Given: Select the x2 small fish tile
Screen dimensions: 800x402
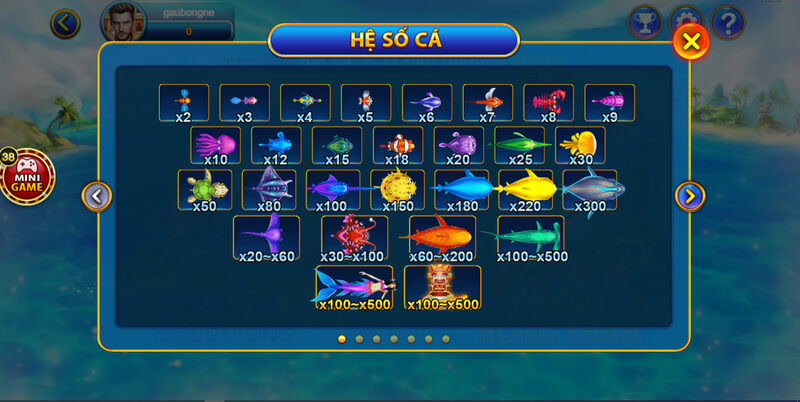Looking at the screenshot, I should pyautogui.click(x=184, y=103).
